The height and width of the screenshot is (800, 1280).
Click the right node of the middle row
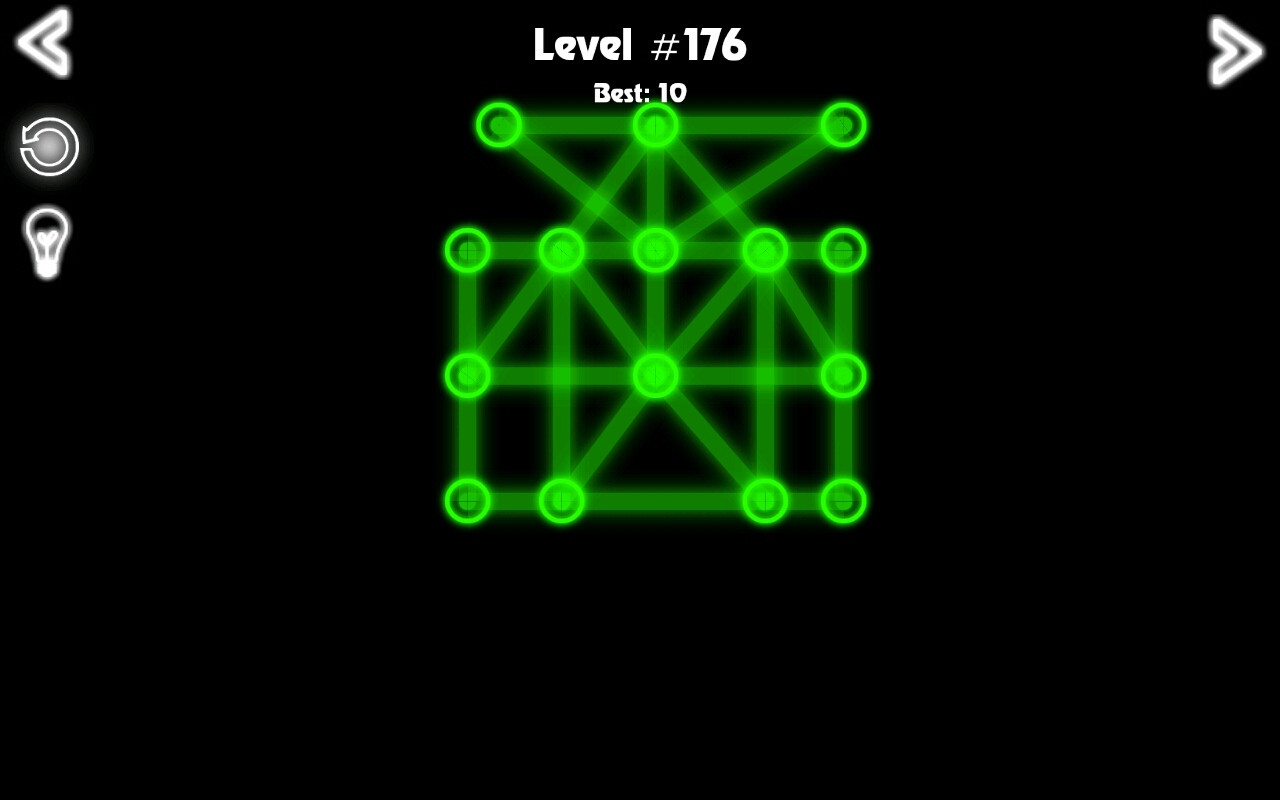point(843,376)
